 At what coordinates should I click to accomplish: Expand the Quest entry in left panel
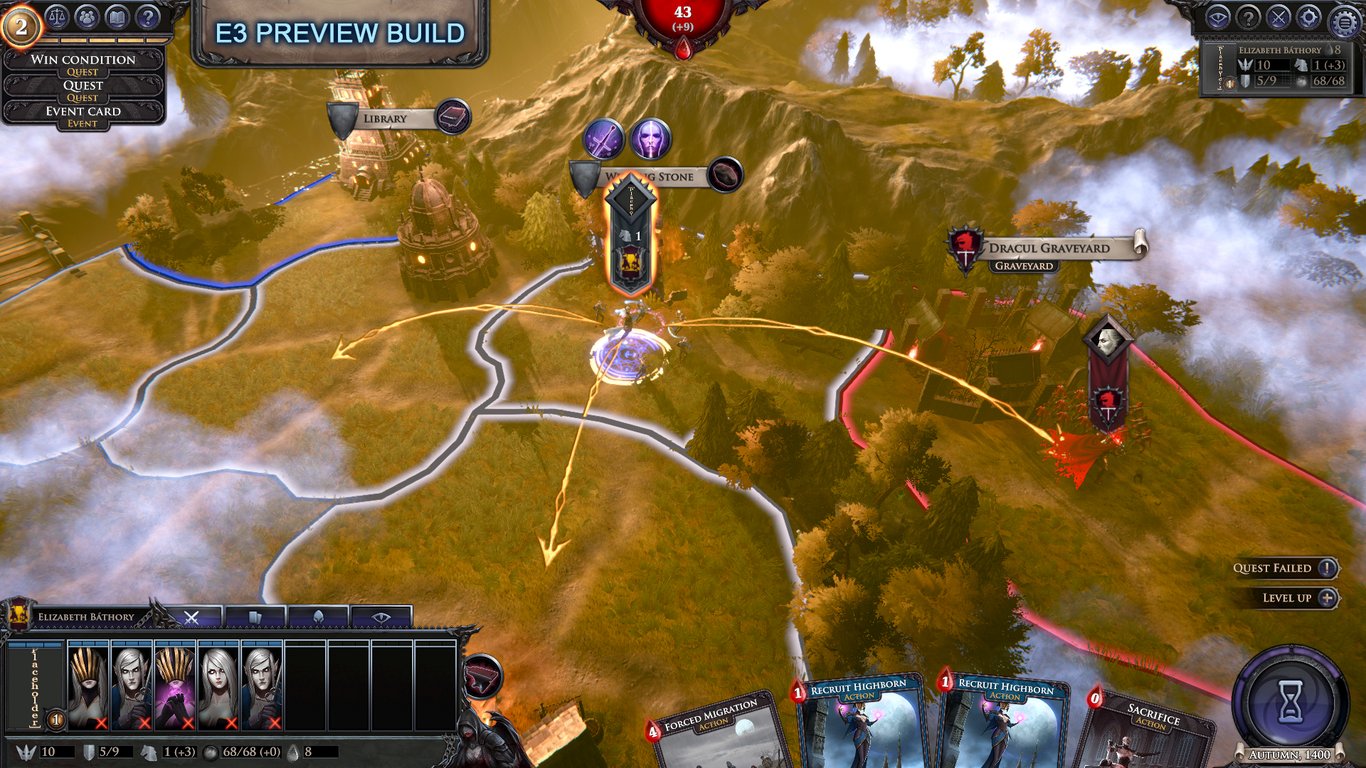[x=83, y=86]
